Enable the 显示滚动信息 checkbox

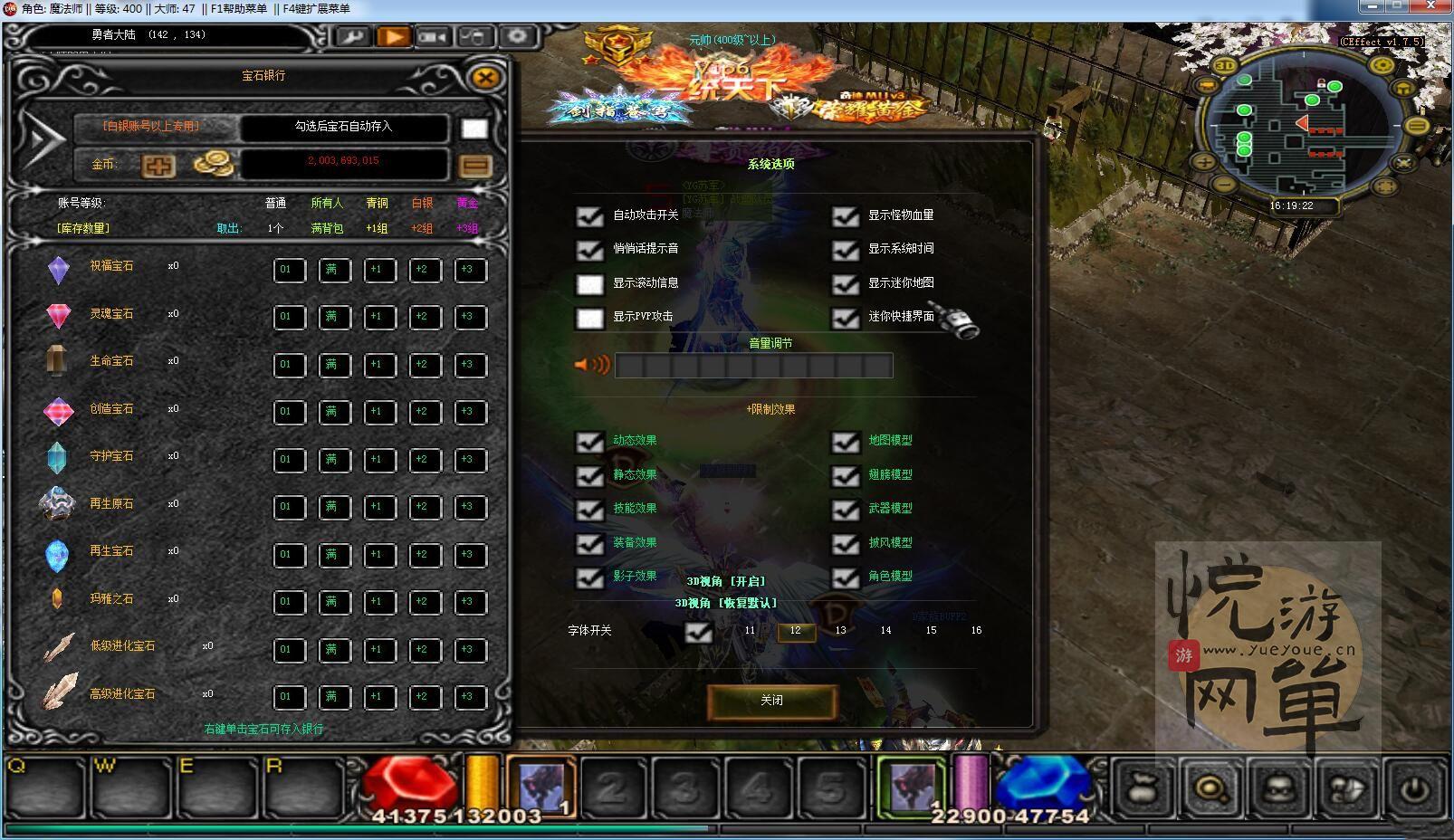590,284
